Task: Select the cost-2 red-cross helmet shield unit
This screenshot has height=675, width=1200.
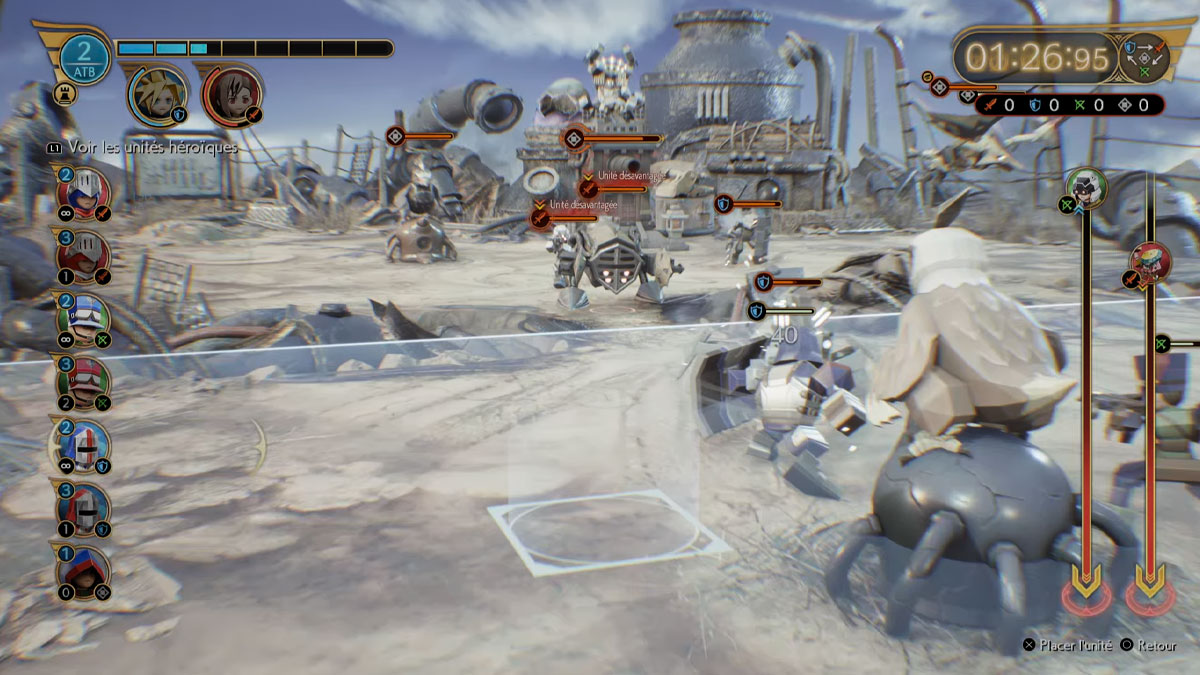Action: point(85,446)
